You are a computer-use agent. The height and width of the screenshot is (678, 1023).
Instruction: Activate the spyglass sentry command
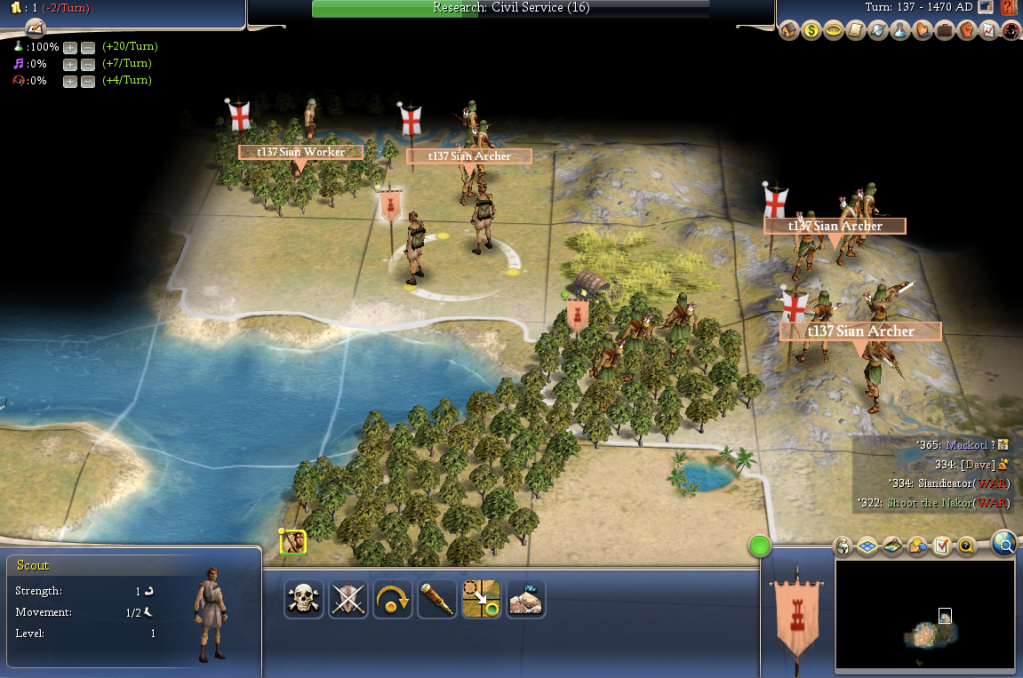tap(437, 598)
